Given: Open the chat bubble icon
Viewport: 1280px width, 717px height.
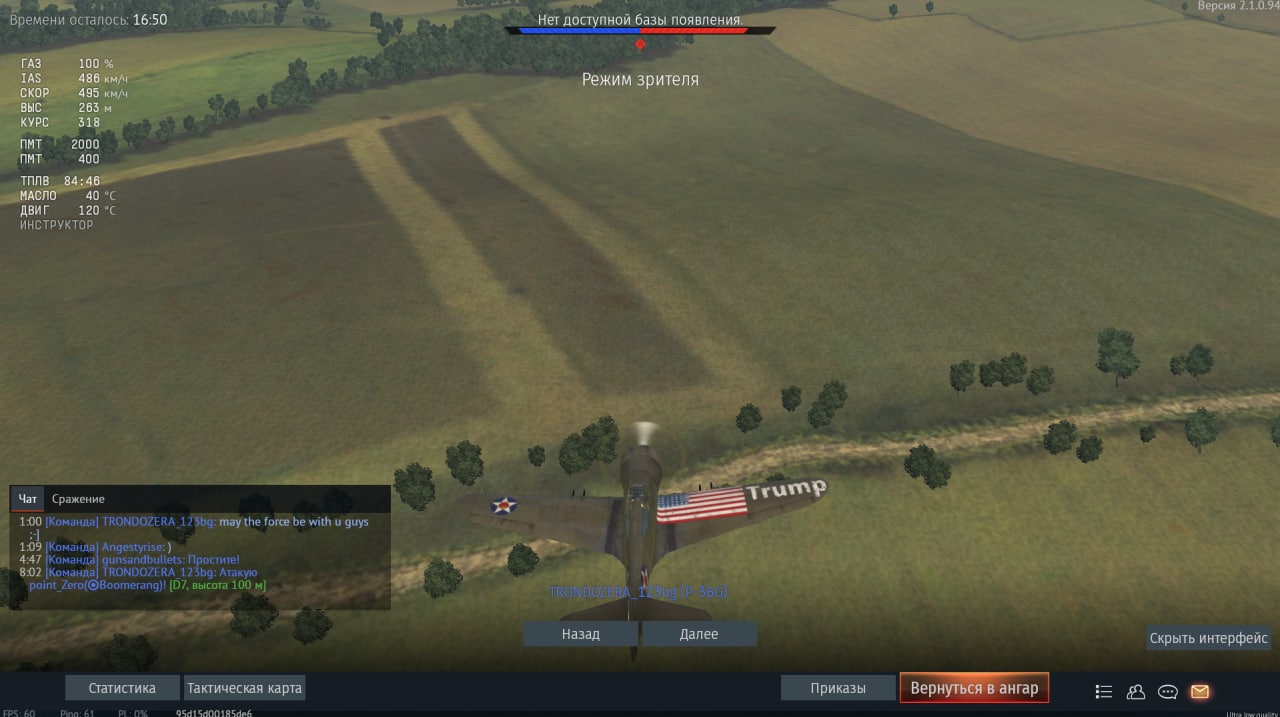Looking at the screenshot, I should coord(1168,691).
